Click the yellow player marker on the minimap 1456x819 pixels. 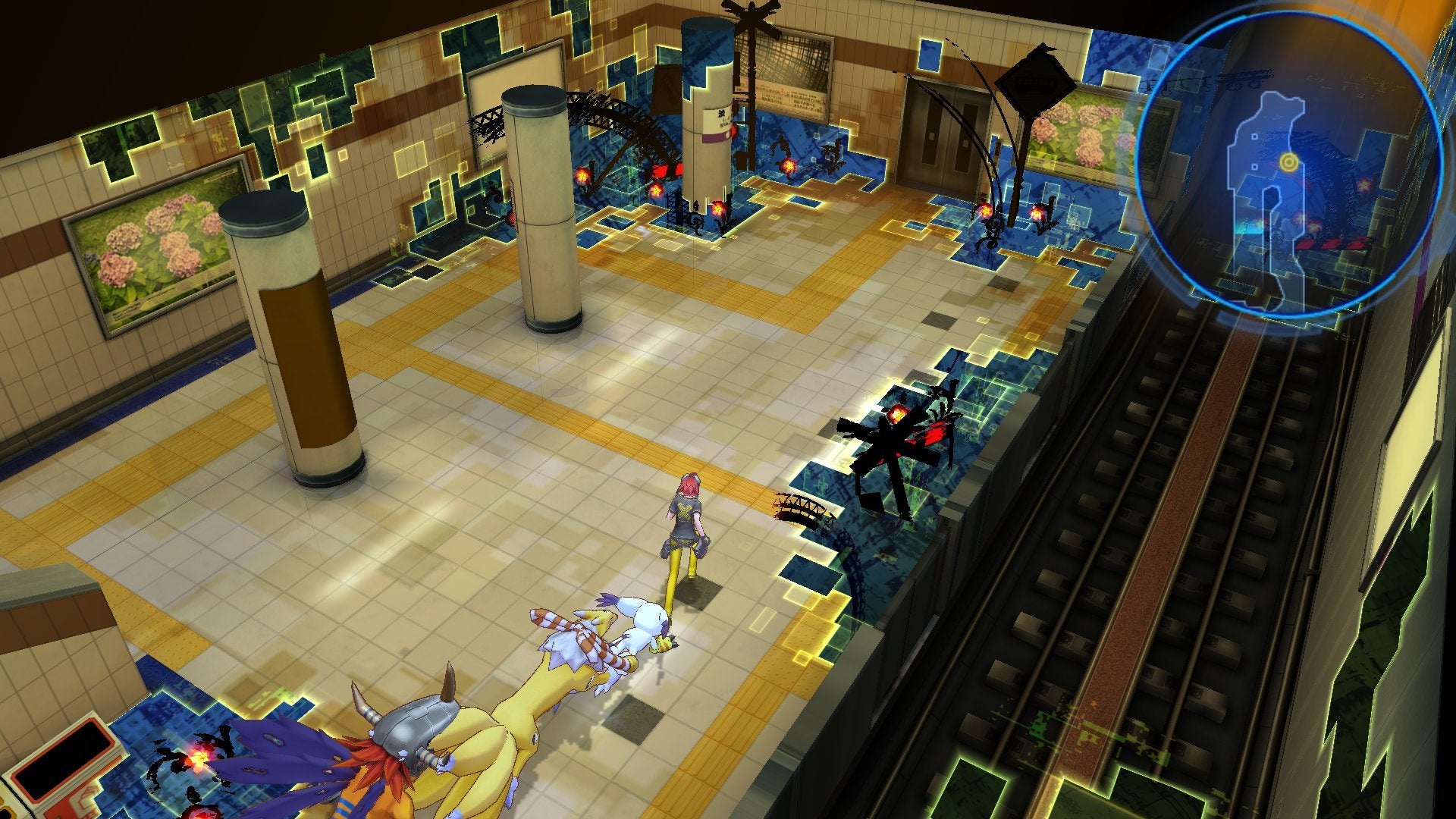pyautogui.click(x=1289, y=161)
